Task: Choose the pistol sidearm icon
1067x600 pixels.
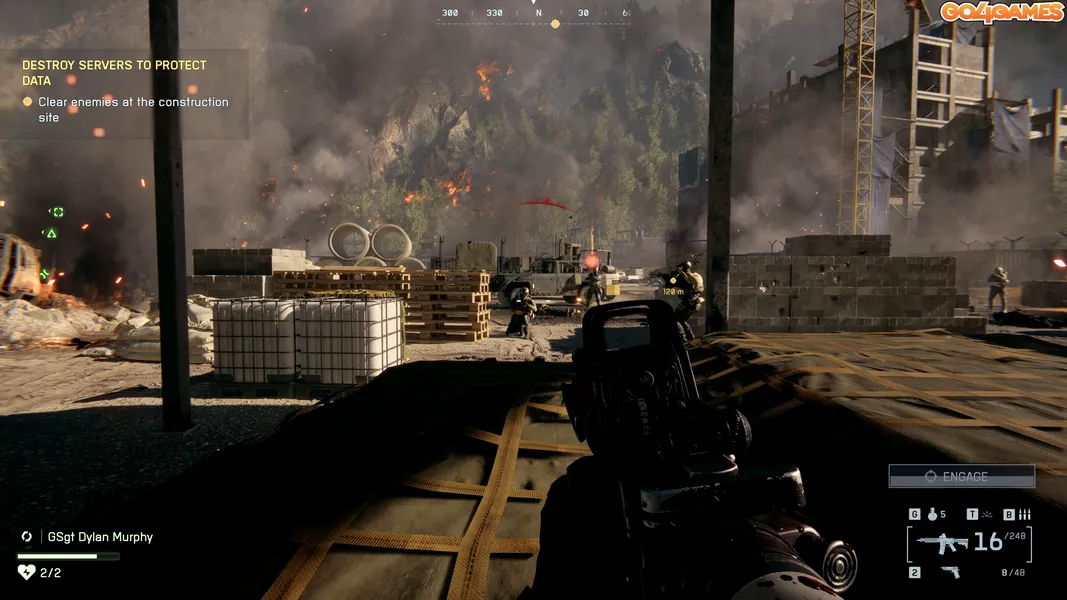Action: coord(949,572)
